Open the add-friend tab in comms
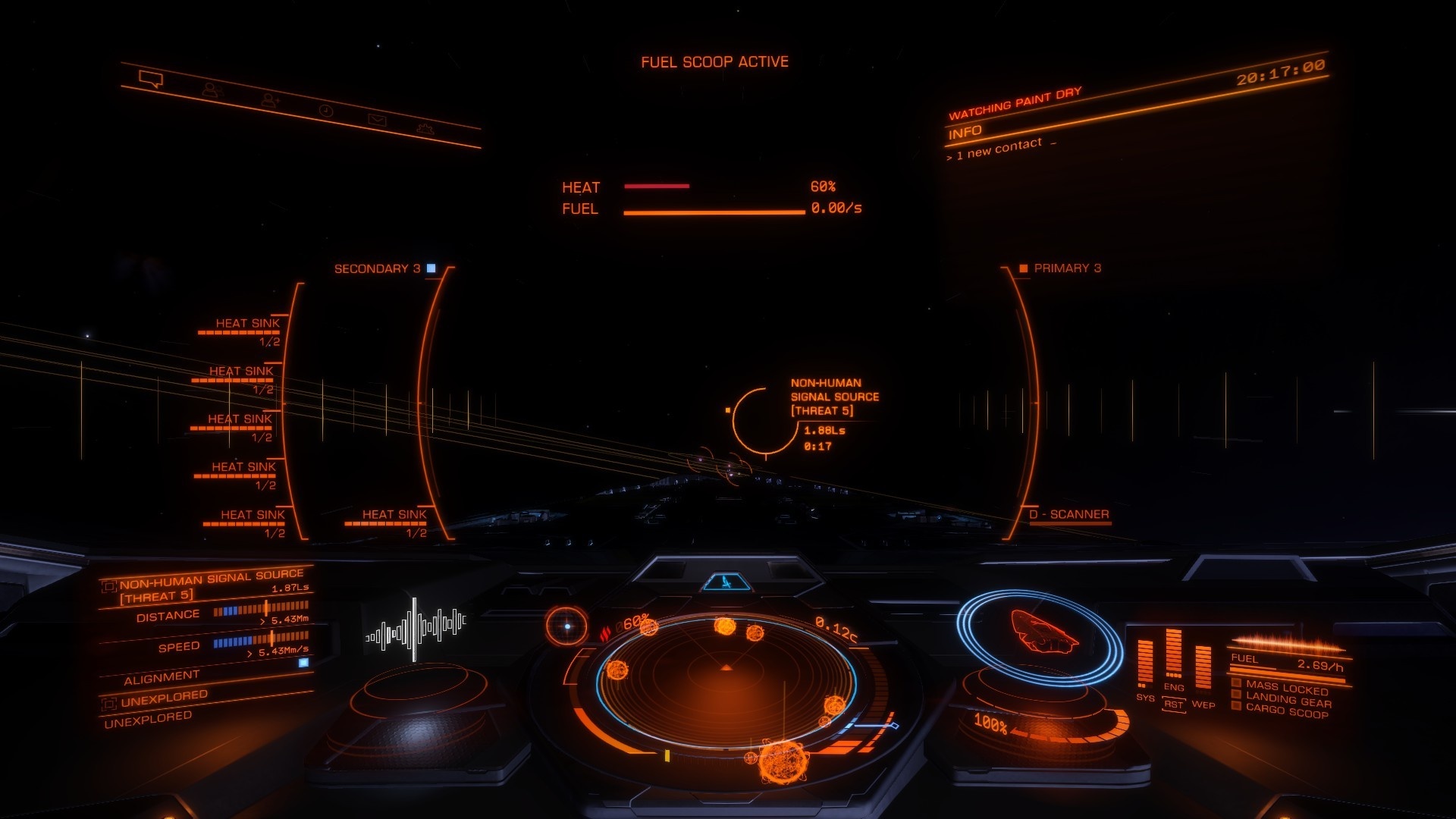Viewport: 1456px width, 819px height. tap(270, 99)
